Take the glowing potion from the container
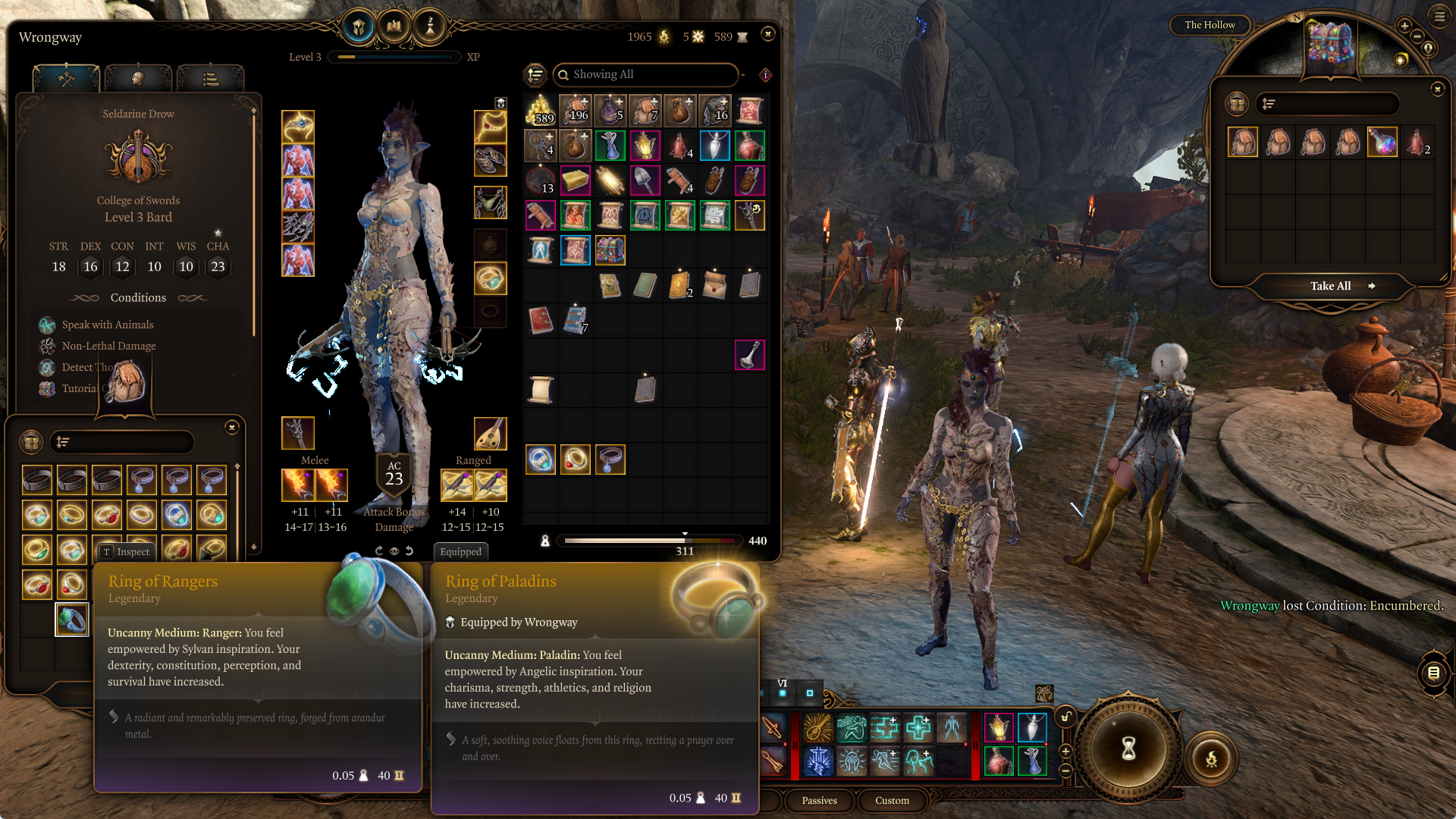Screen dimensions: 1456x819 click(1382, 142)
